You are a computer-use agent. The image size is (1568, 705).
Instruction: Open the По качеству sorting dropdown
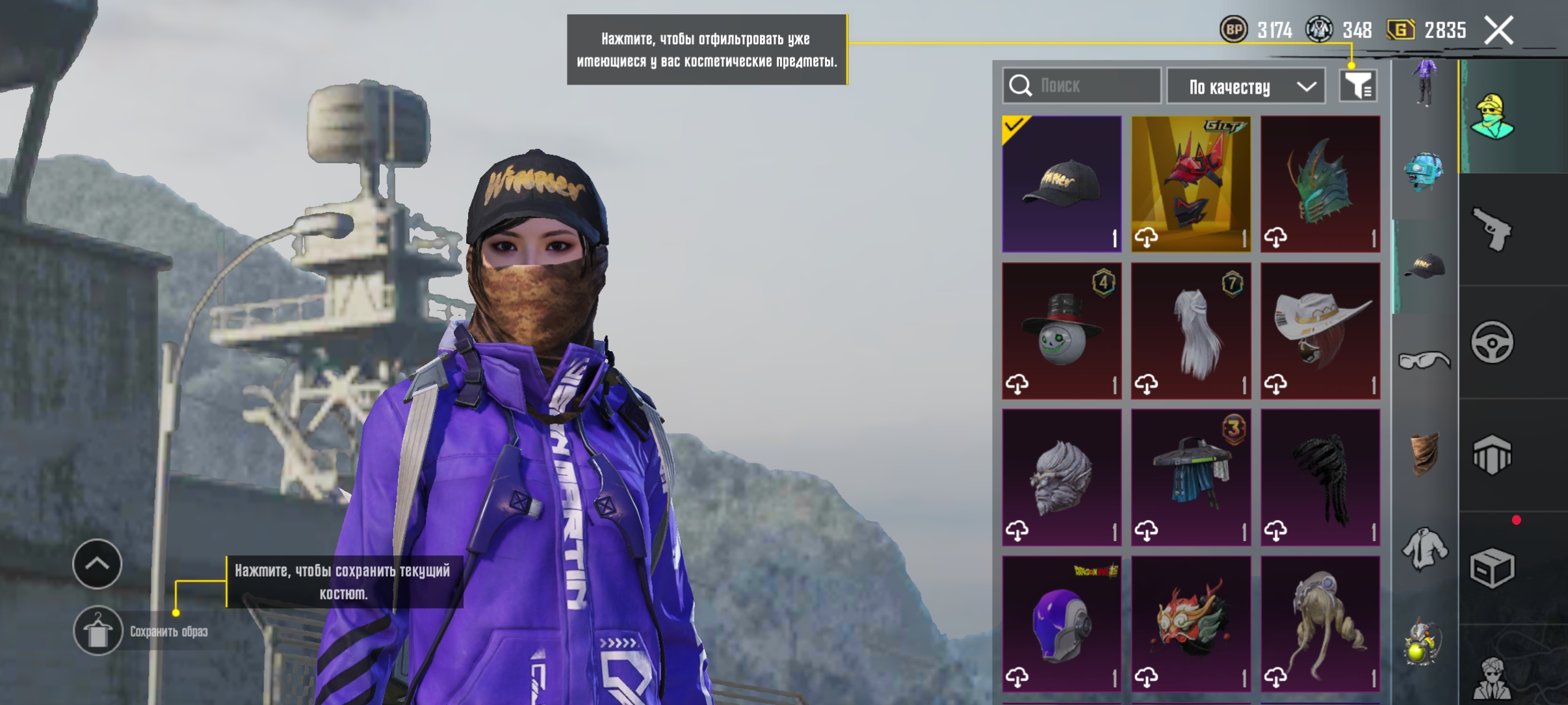[x=1246, y=86]
